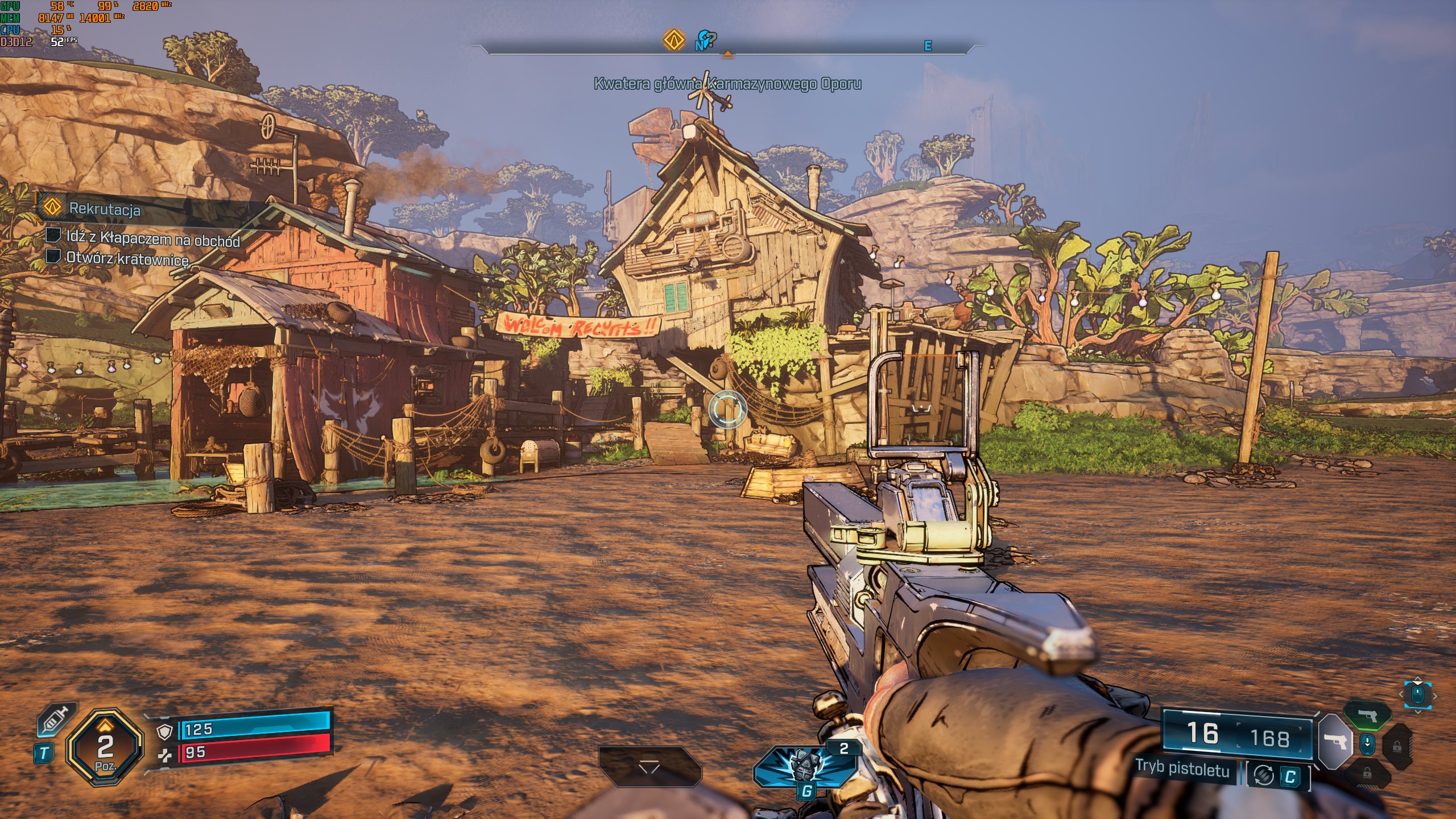1456x819 pixels.
Task: Select the 'Otwórz kratownicę' objective
Action: click(x=127, y=258)
